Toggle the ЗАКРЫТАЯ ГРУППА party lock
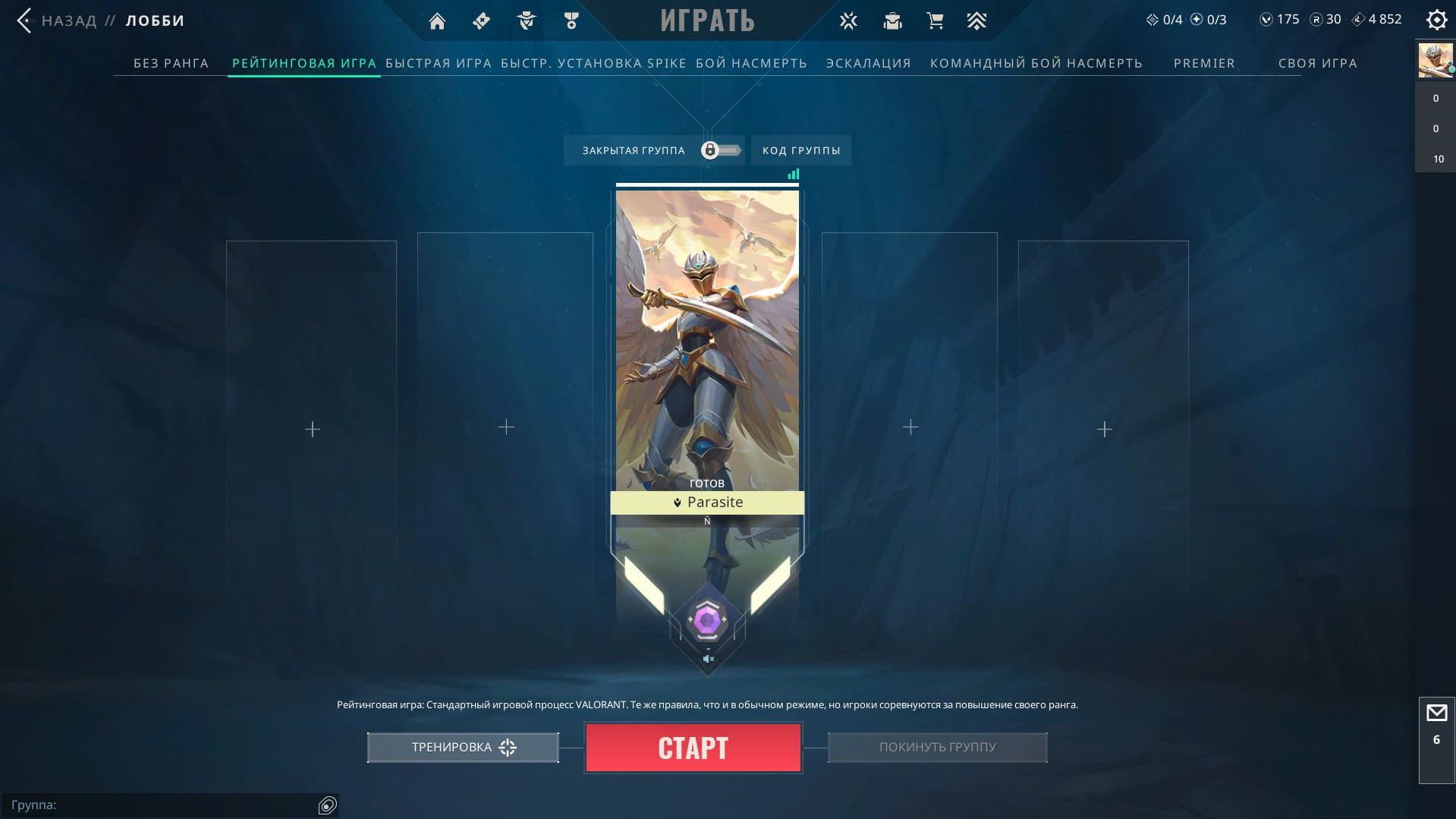 (721, 150)
